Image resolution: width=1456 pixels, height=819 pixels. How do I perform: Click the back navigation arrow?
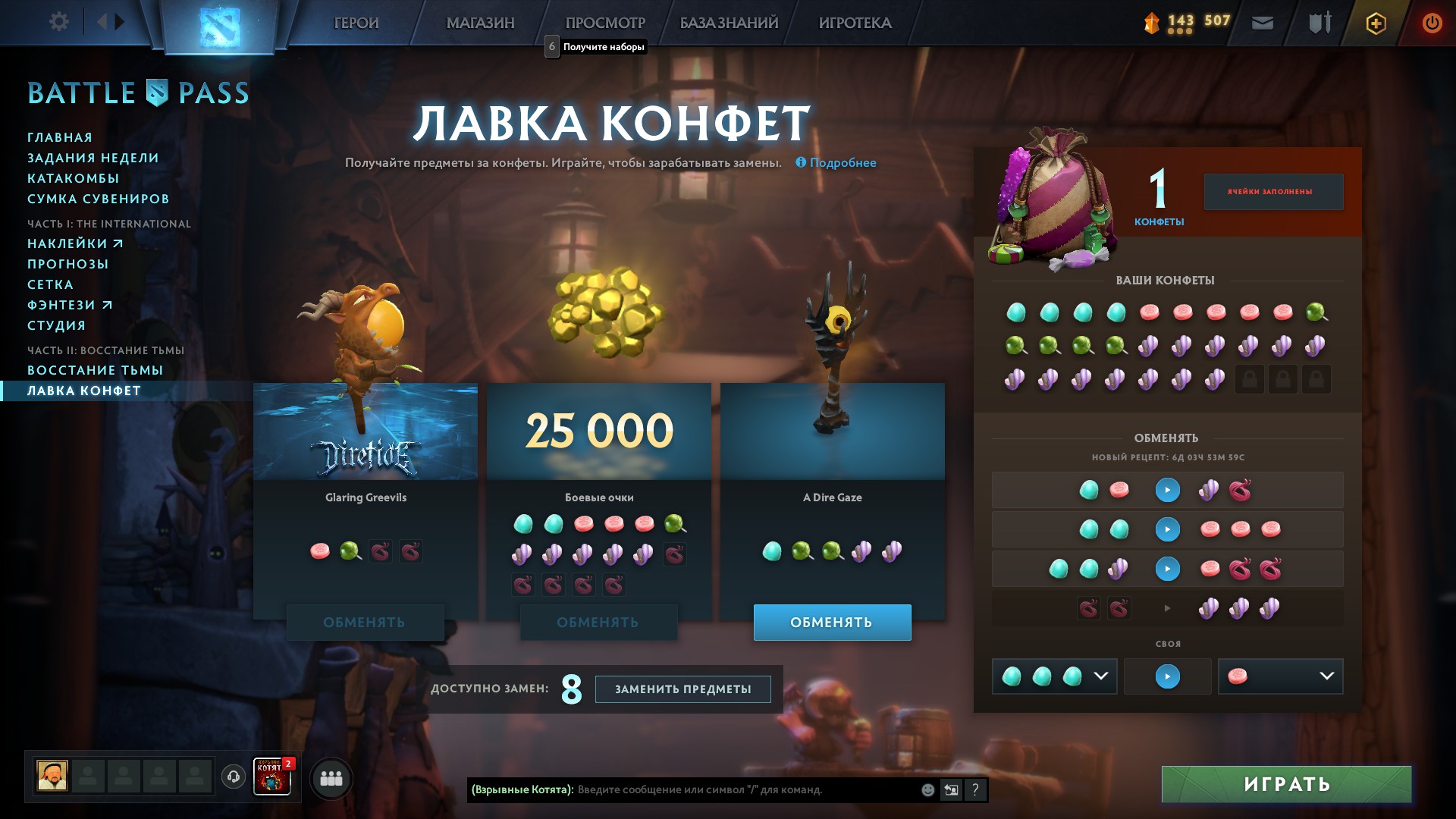[x=102, y=21]
